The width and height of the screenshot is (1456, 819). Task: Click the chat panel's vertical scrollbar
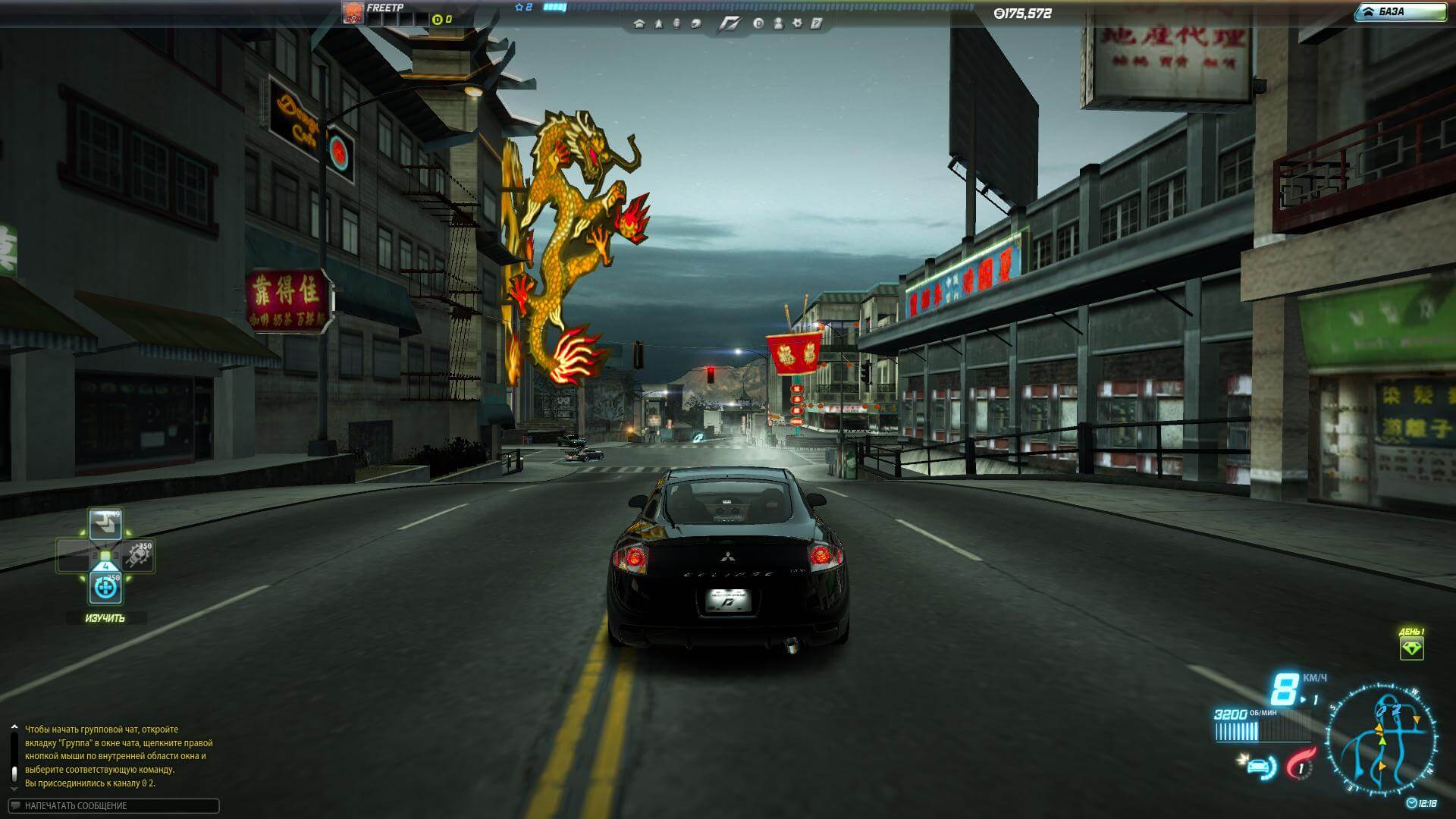(14, 758)
